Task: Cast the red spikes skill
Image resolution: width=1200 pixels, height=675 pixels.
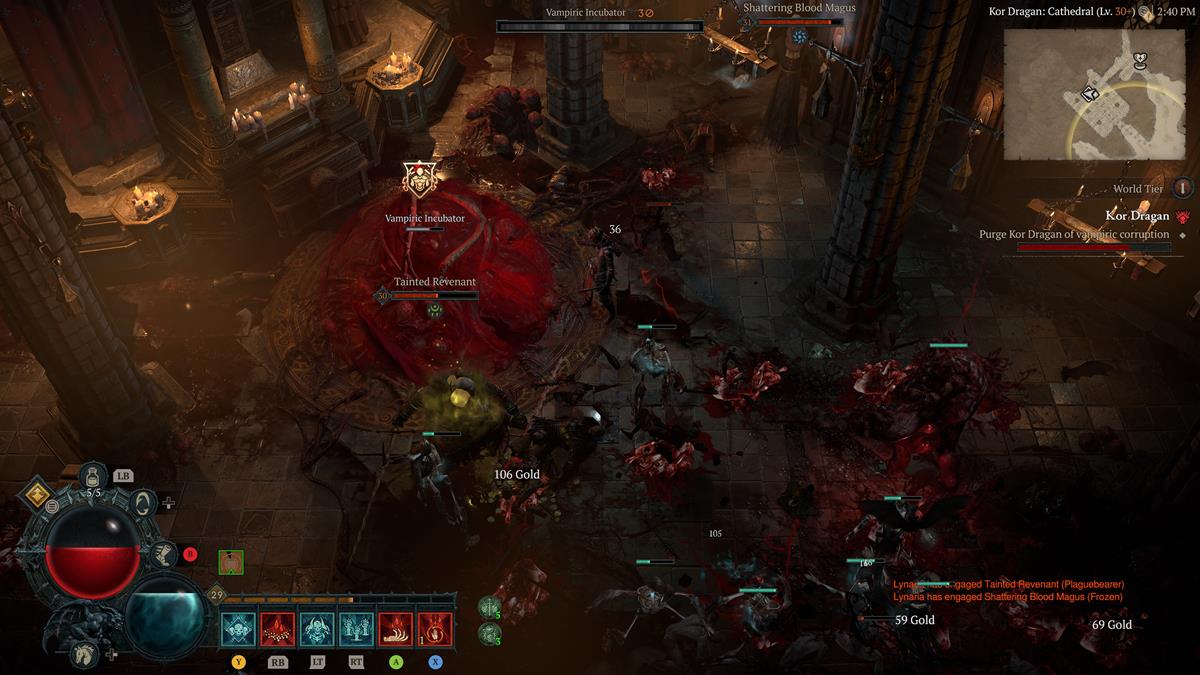Action: pos(278,629)
